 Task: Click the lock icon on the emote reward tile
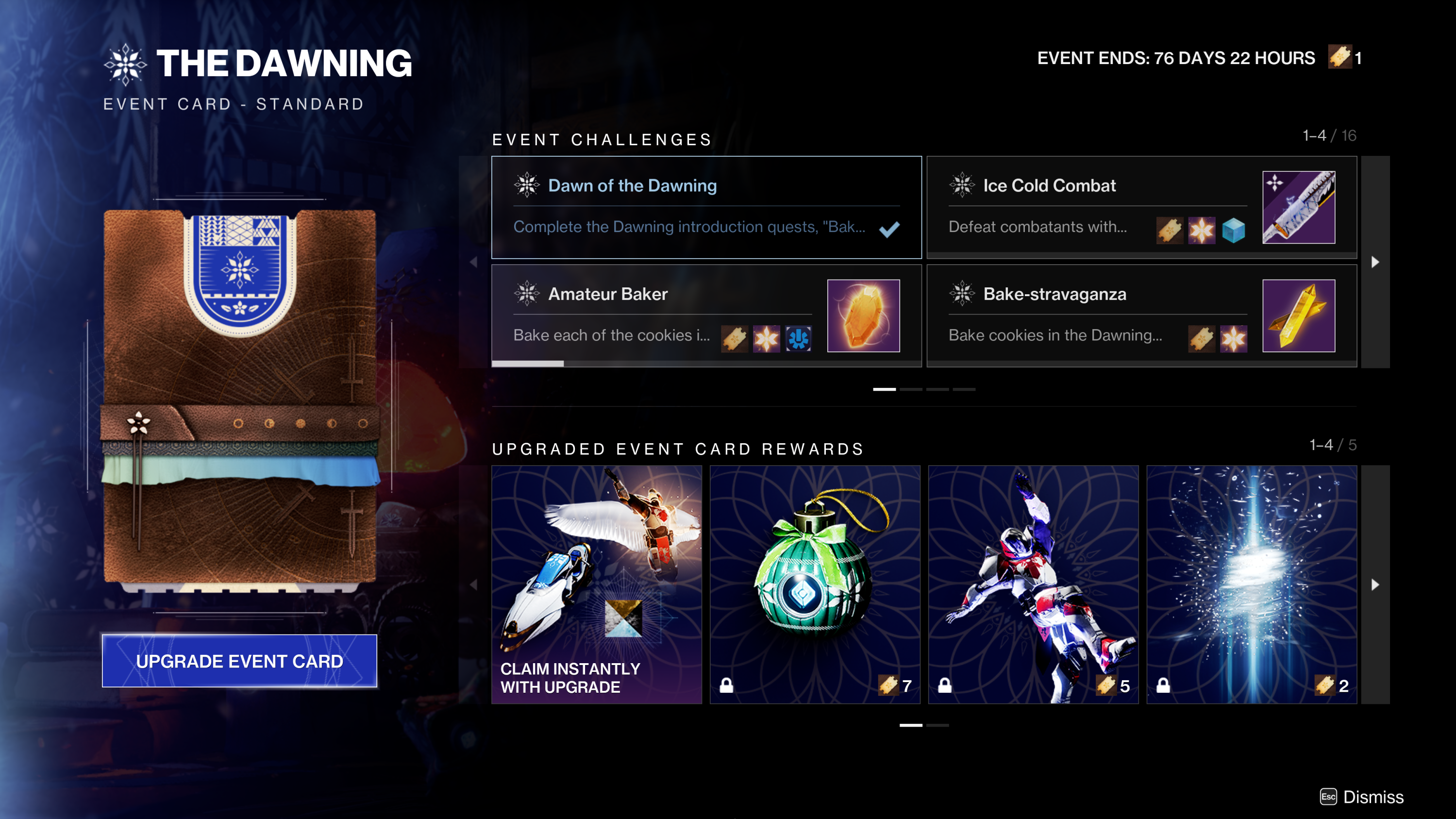945,685
